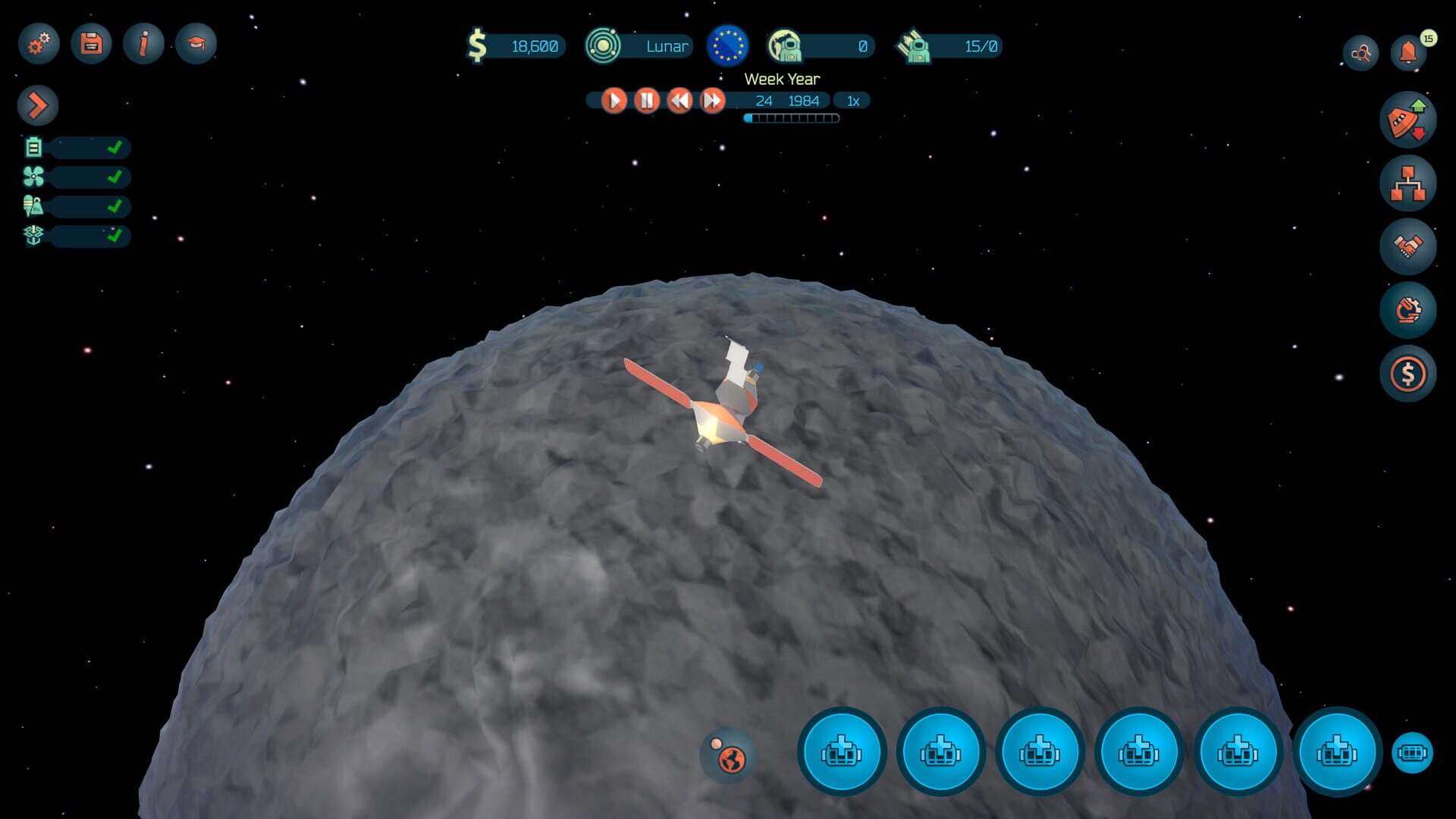Open the tutorial graduation cap icon
This screenshot has width=1456, height=819.
196,44
